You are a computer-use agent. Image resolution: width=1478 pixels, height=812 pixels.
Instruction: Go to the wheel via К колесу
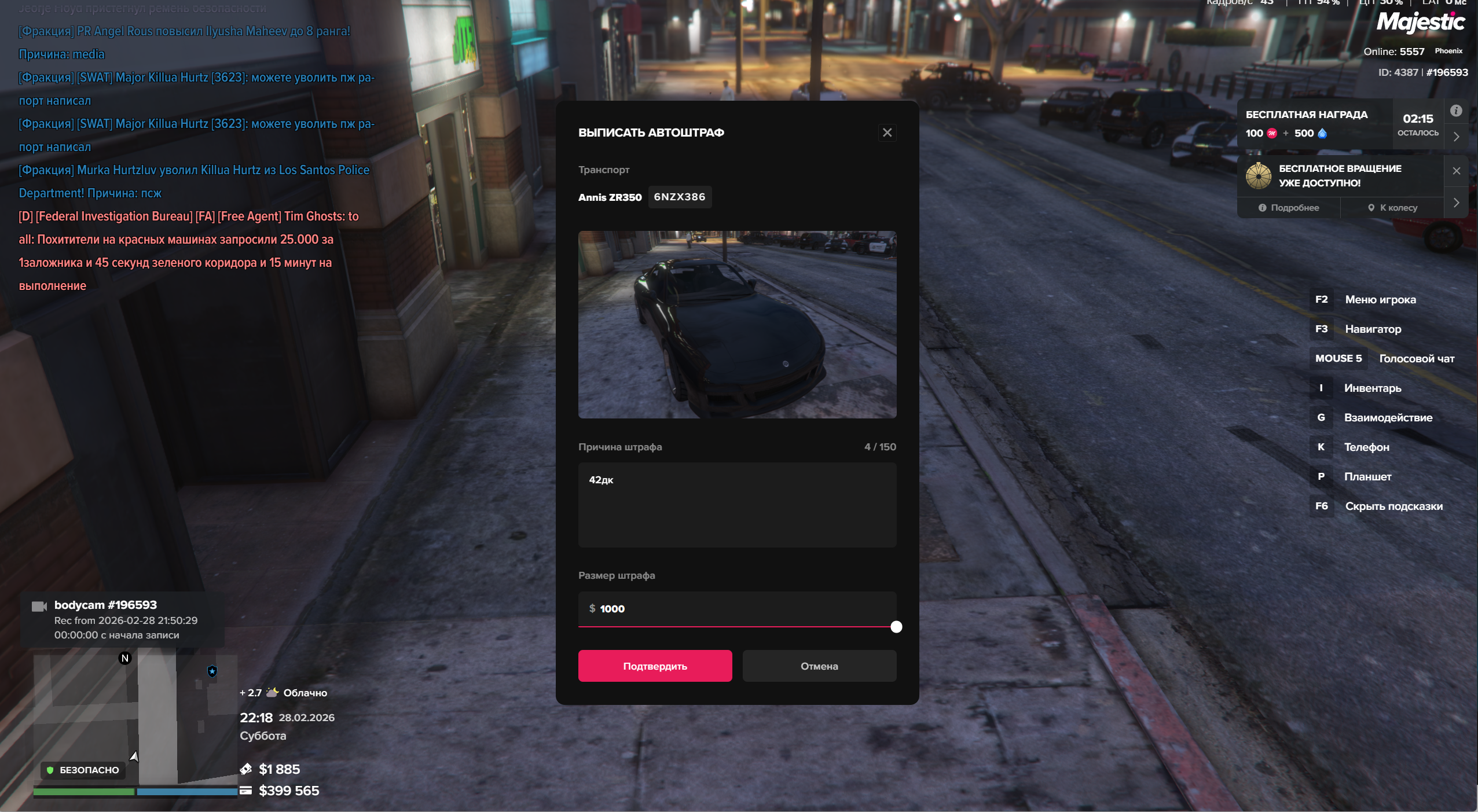pos(1392,208)
